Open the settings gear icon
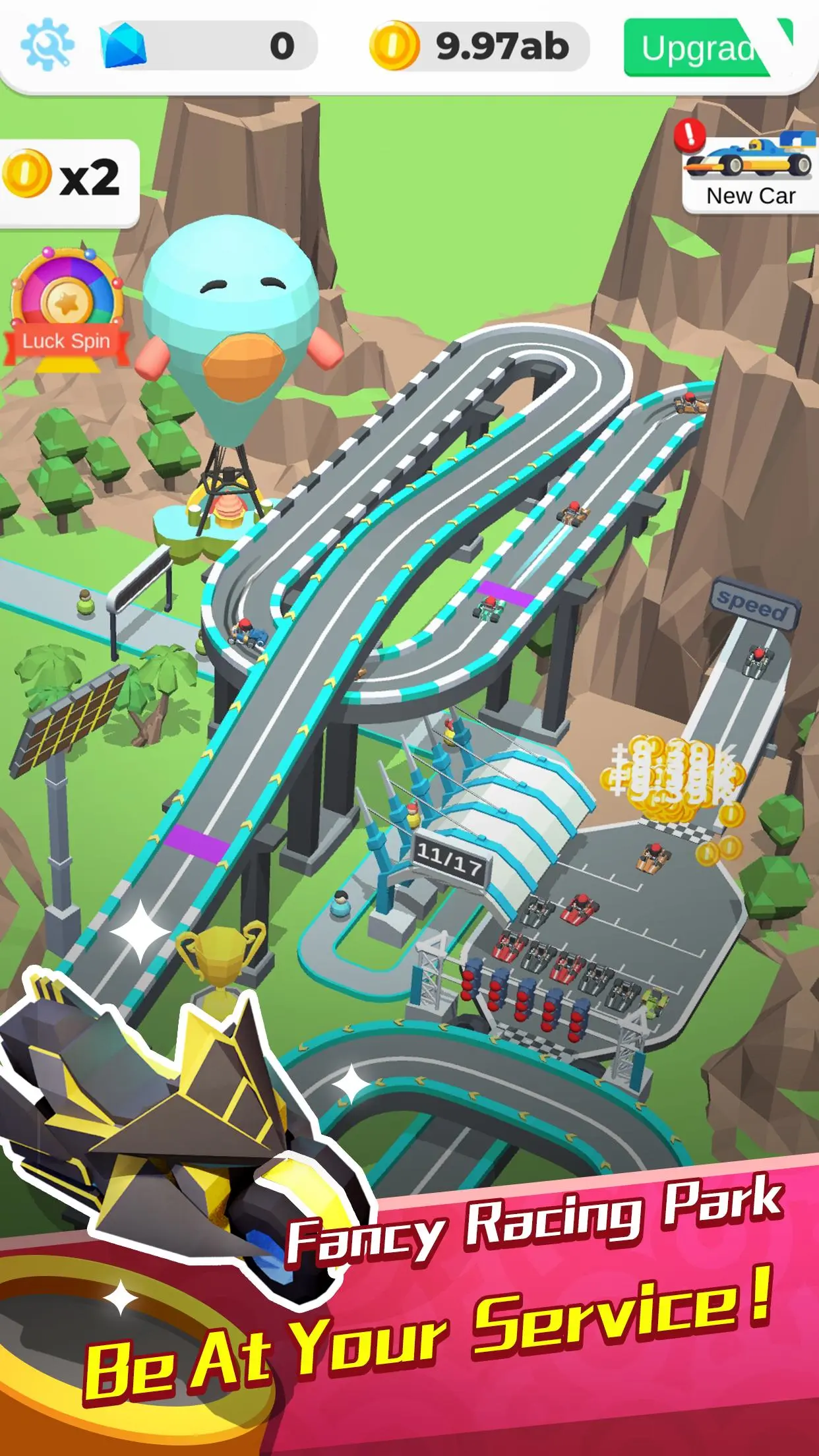 pyautogui.click(x=47, y=45)
